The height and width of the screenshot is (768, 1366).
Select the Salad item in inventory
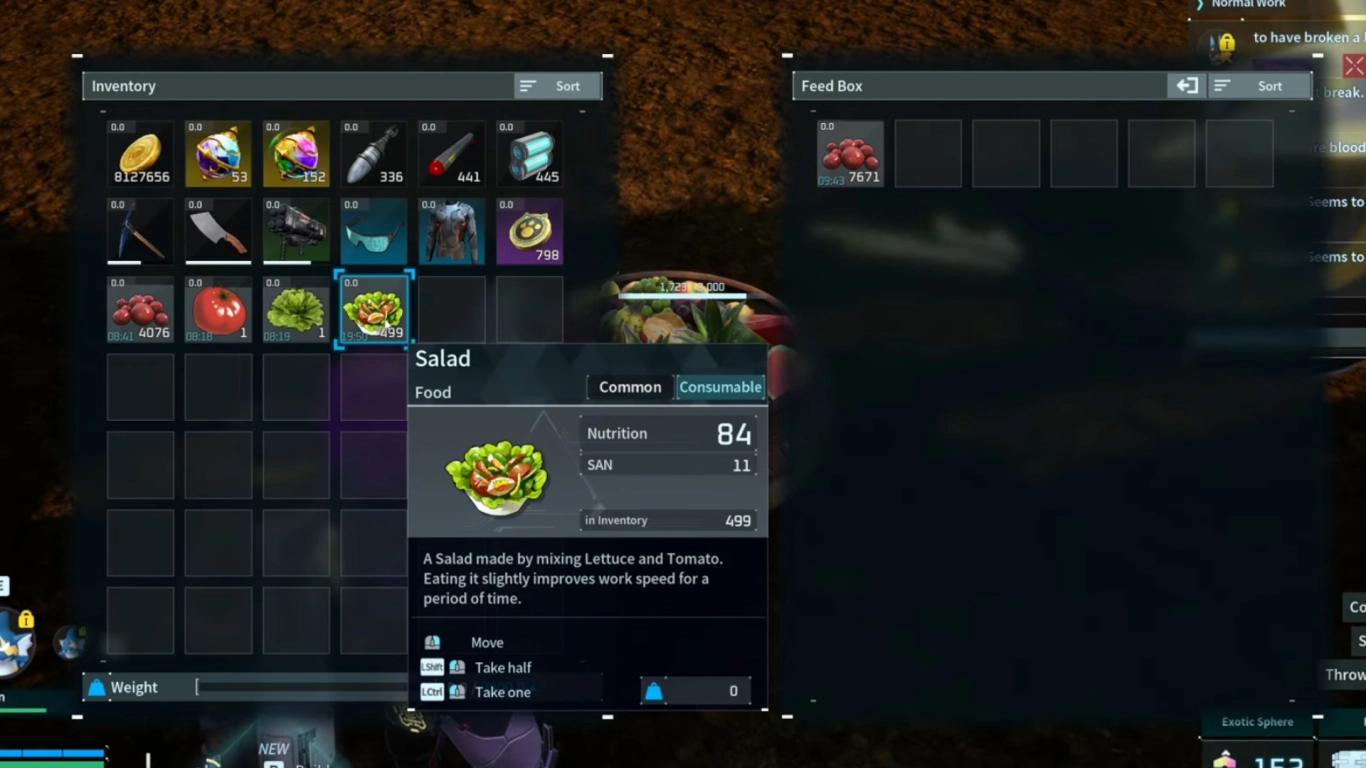(373, 310)
